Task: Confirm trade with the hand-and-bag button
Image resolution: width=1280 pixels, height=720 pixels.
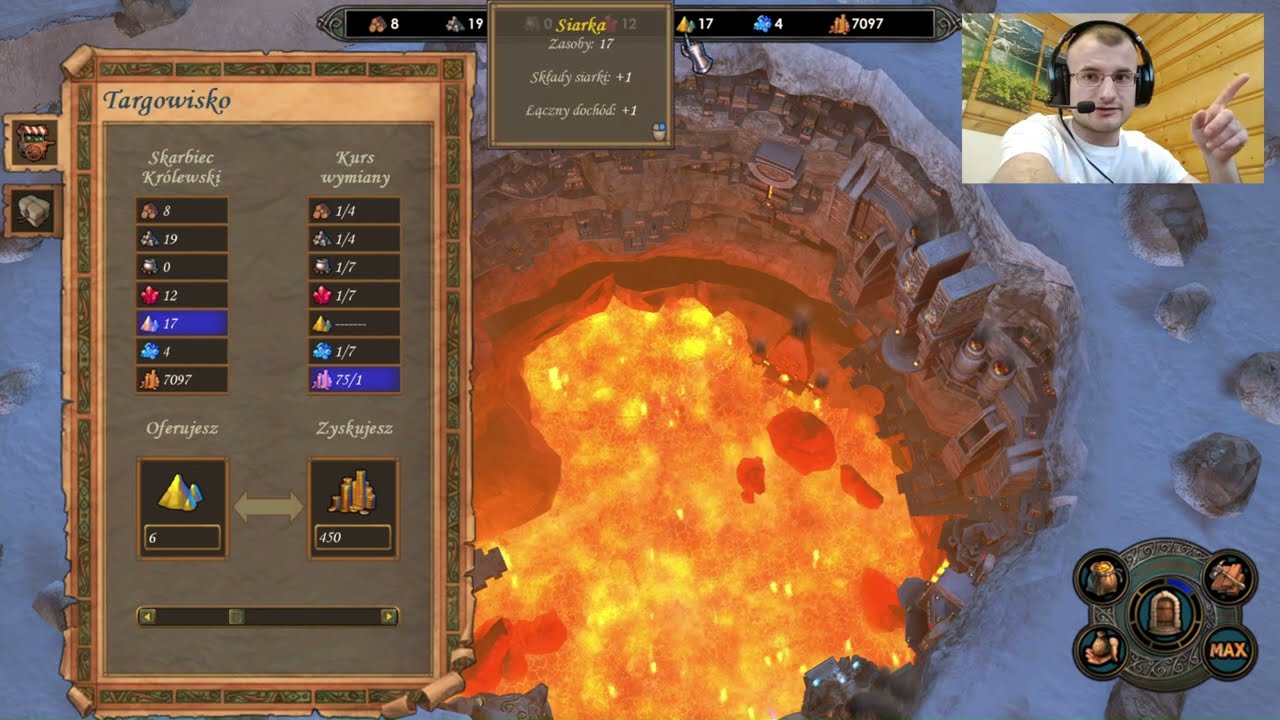Action: click(x=1101, y=651)
